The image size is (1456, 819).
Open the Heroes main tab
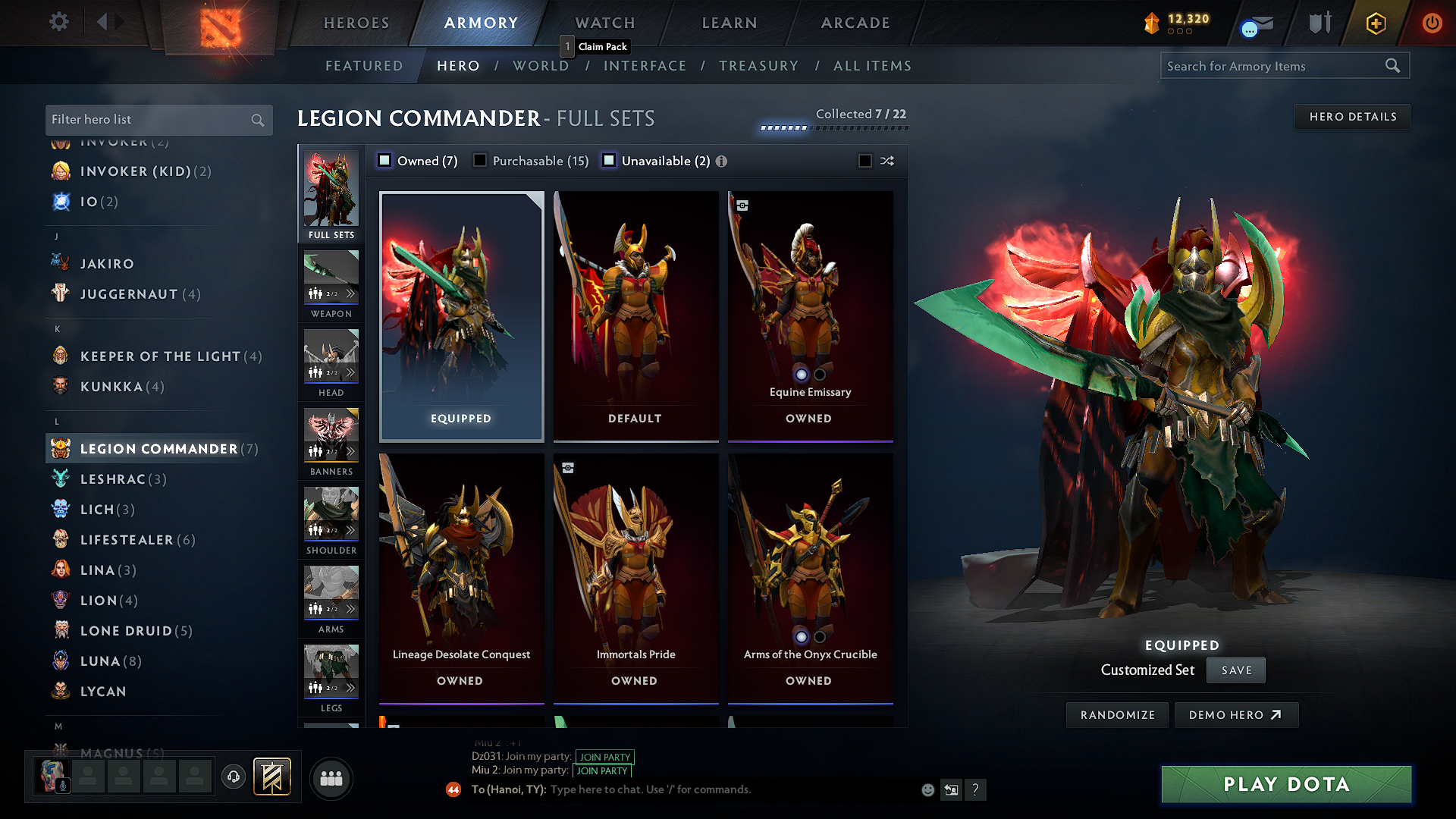[x=356, y=23]
